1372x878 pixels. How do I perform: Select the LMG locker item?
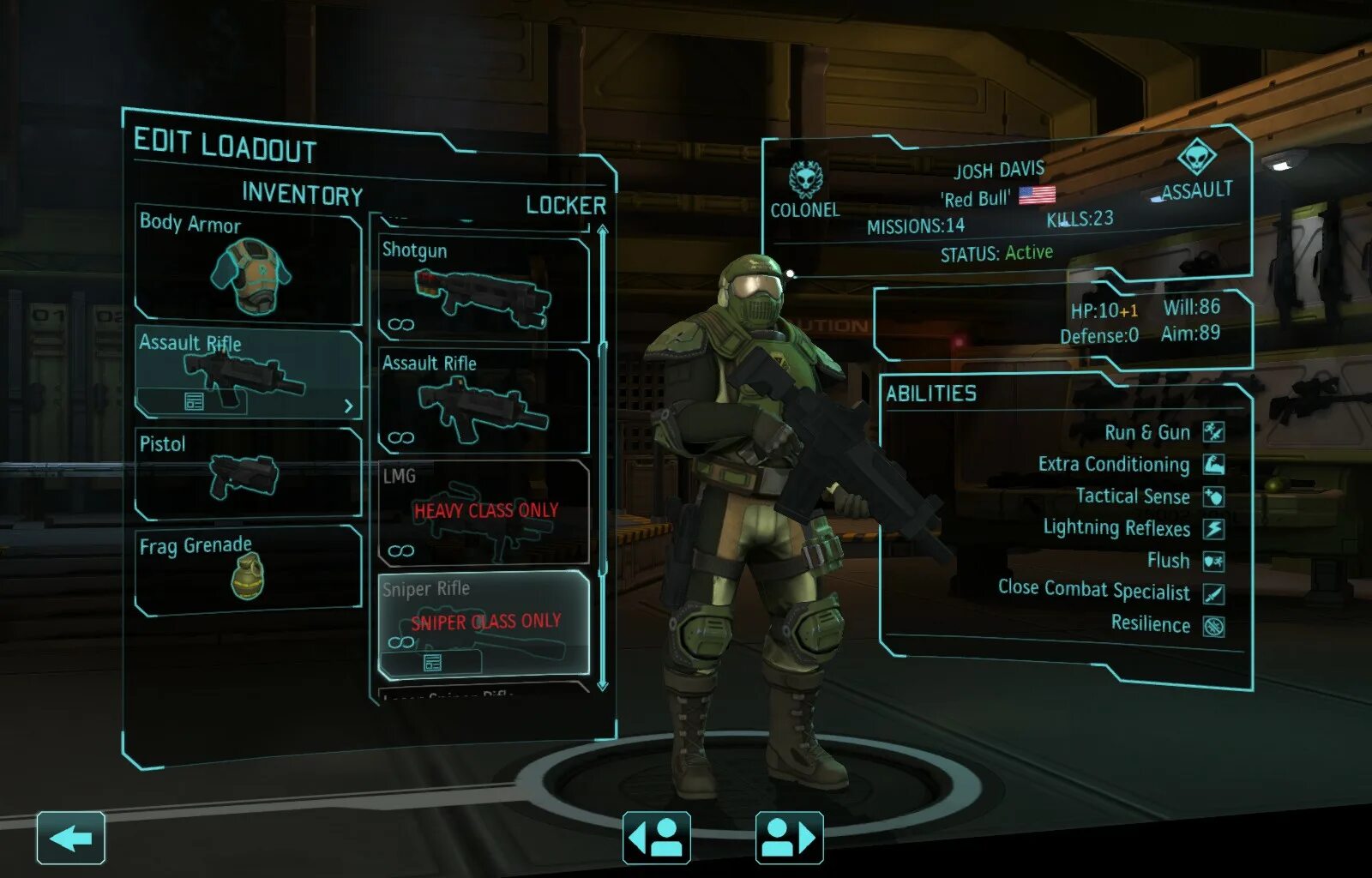pyautogui.click(x=484, y=512)
